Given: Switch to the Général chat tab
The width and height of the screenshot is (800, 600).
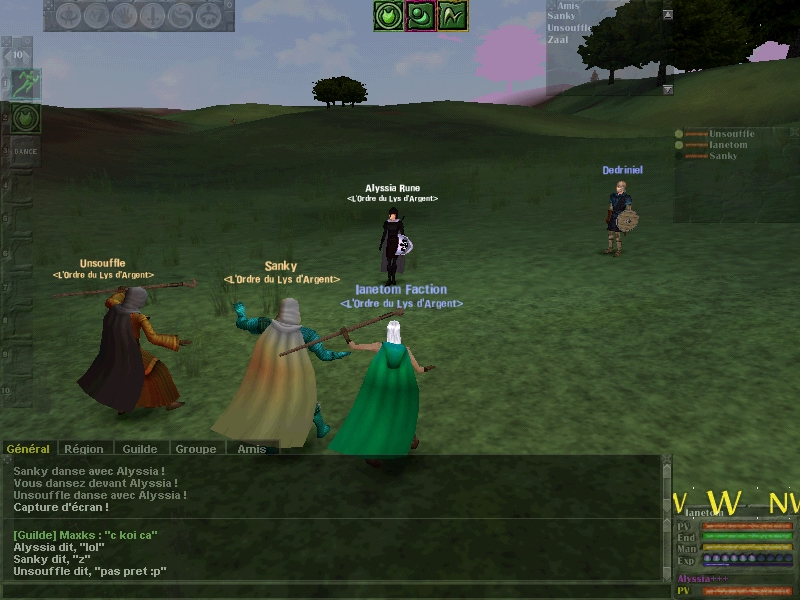Looking at the screenshot, I should pyautogui.click(x=28, y=449).
